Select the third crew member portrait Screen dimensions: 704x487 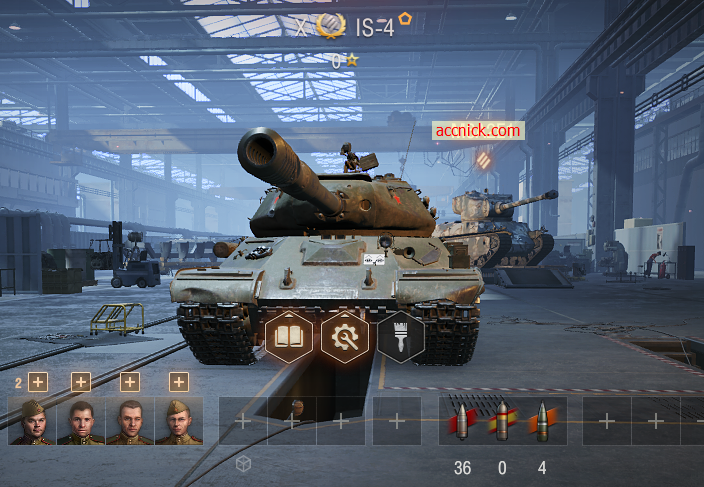point(130,421)
